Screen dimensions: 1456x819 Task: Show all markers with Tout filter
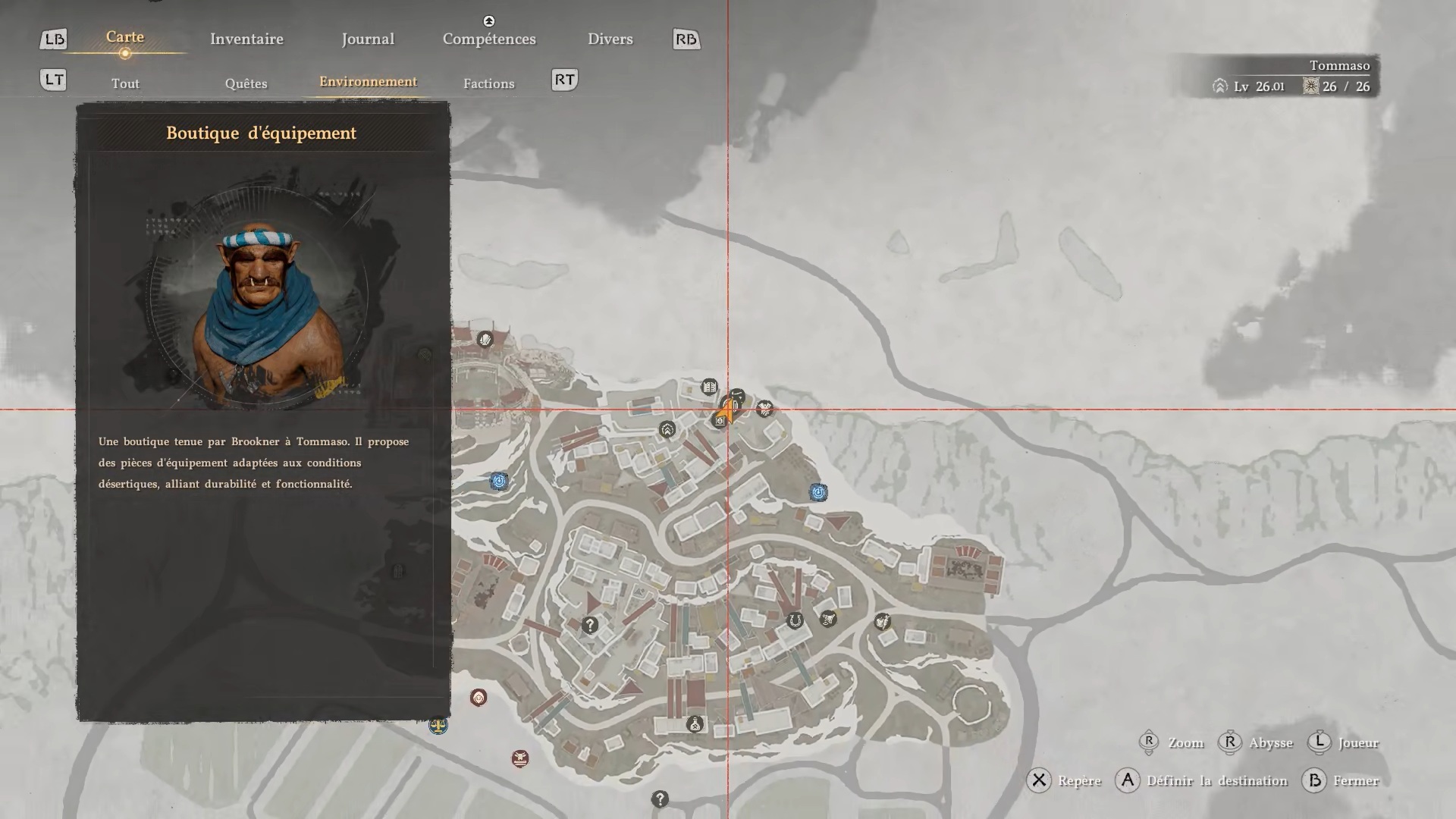[x=125, y=83]
